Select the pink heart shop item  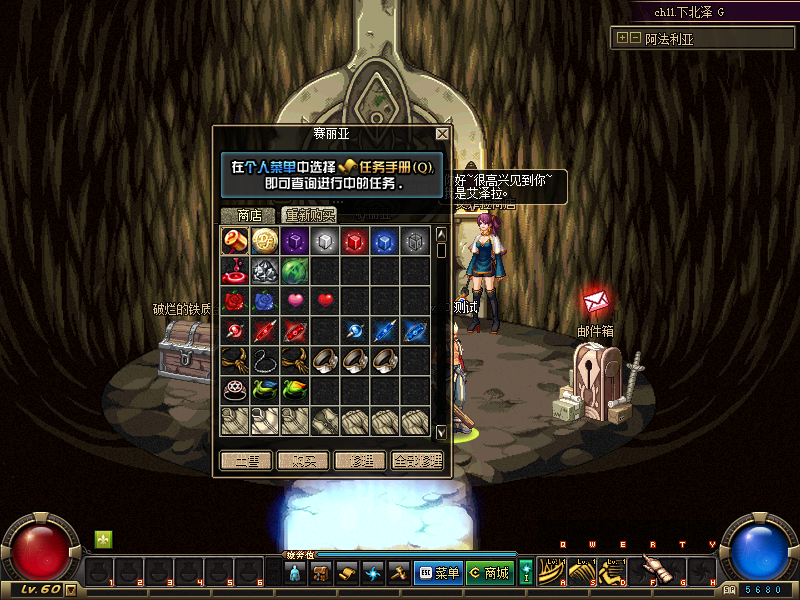click(295, 300)
